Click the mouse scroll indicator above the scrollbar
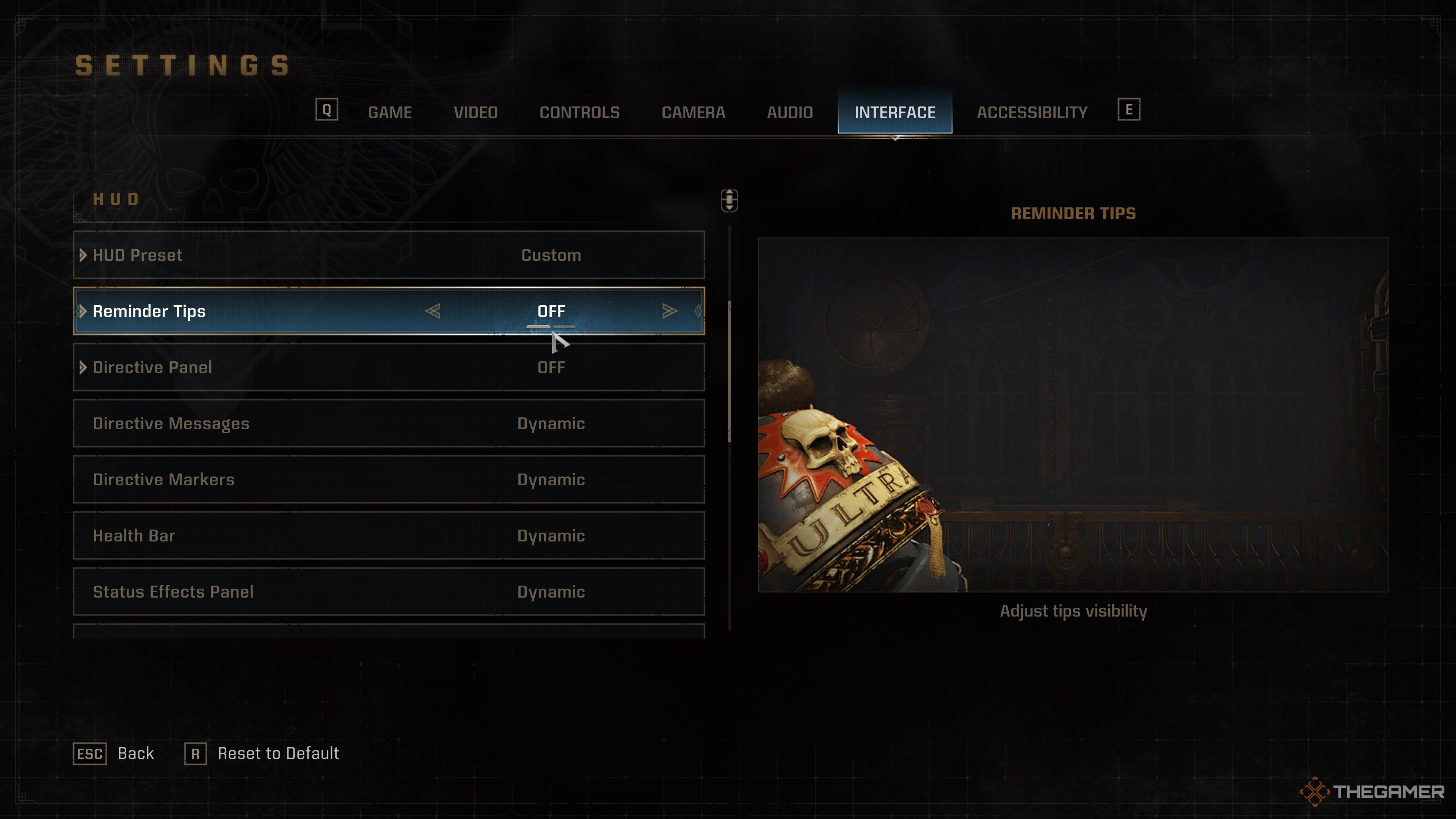 729,200
